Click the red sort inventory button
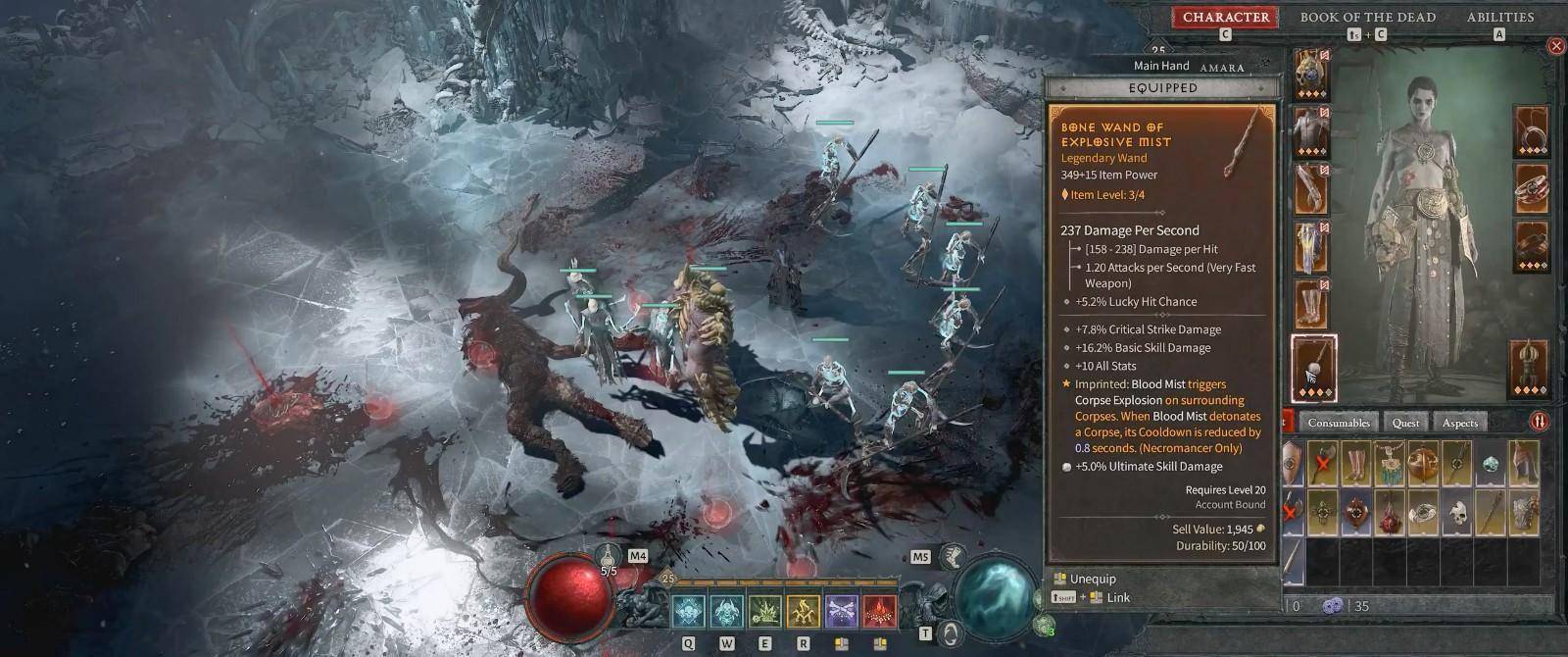Image resolution: width=1568 pixels, height=657 pixels. (1540, 422)
